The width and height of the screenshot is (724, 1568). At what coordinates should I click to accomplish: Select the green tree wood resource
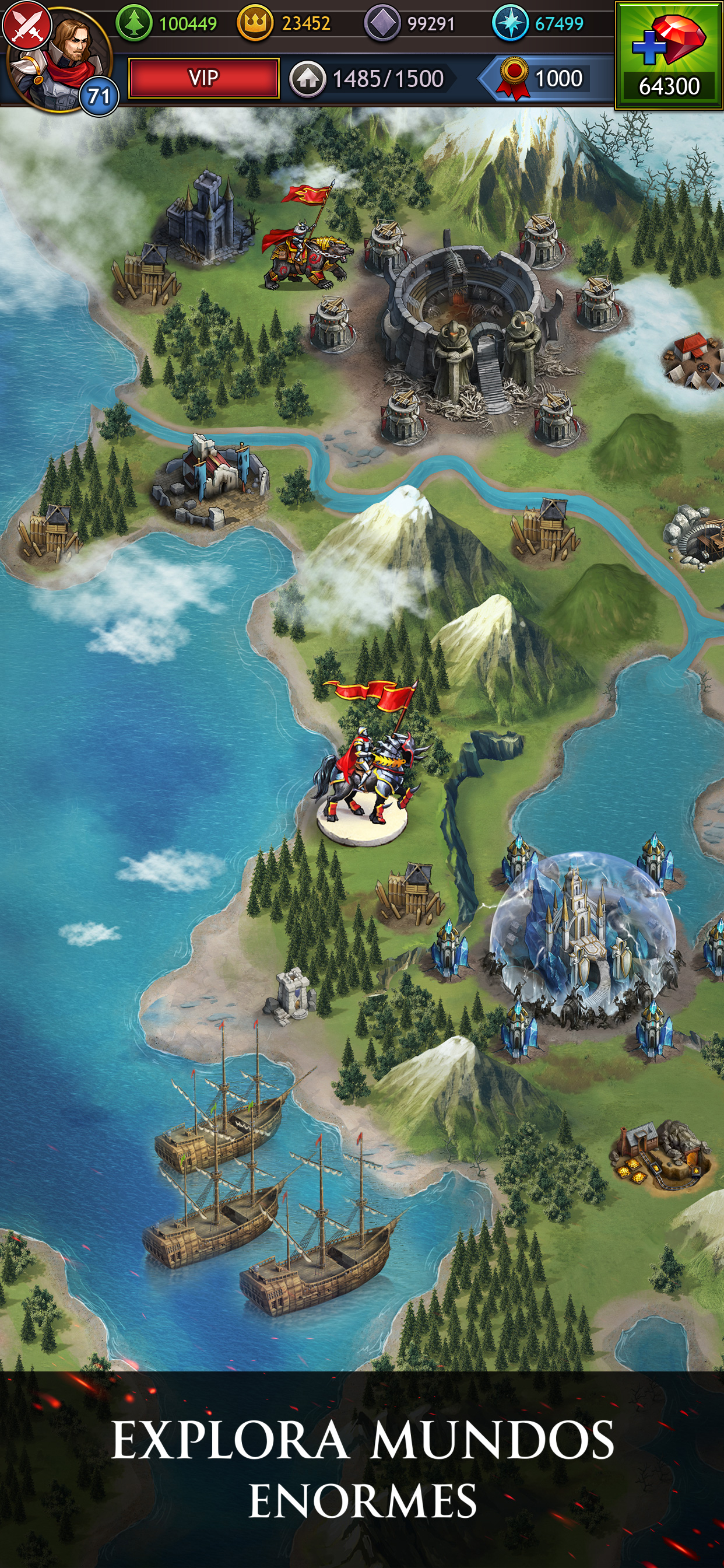134,24
